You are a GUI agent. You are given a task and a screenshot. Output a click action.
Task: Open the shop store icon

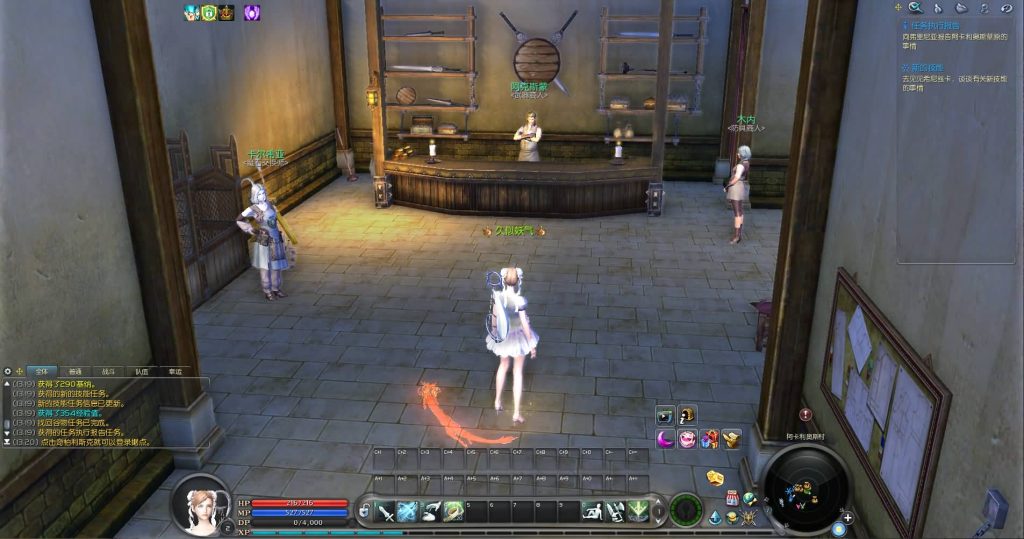click(731, 497)
